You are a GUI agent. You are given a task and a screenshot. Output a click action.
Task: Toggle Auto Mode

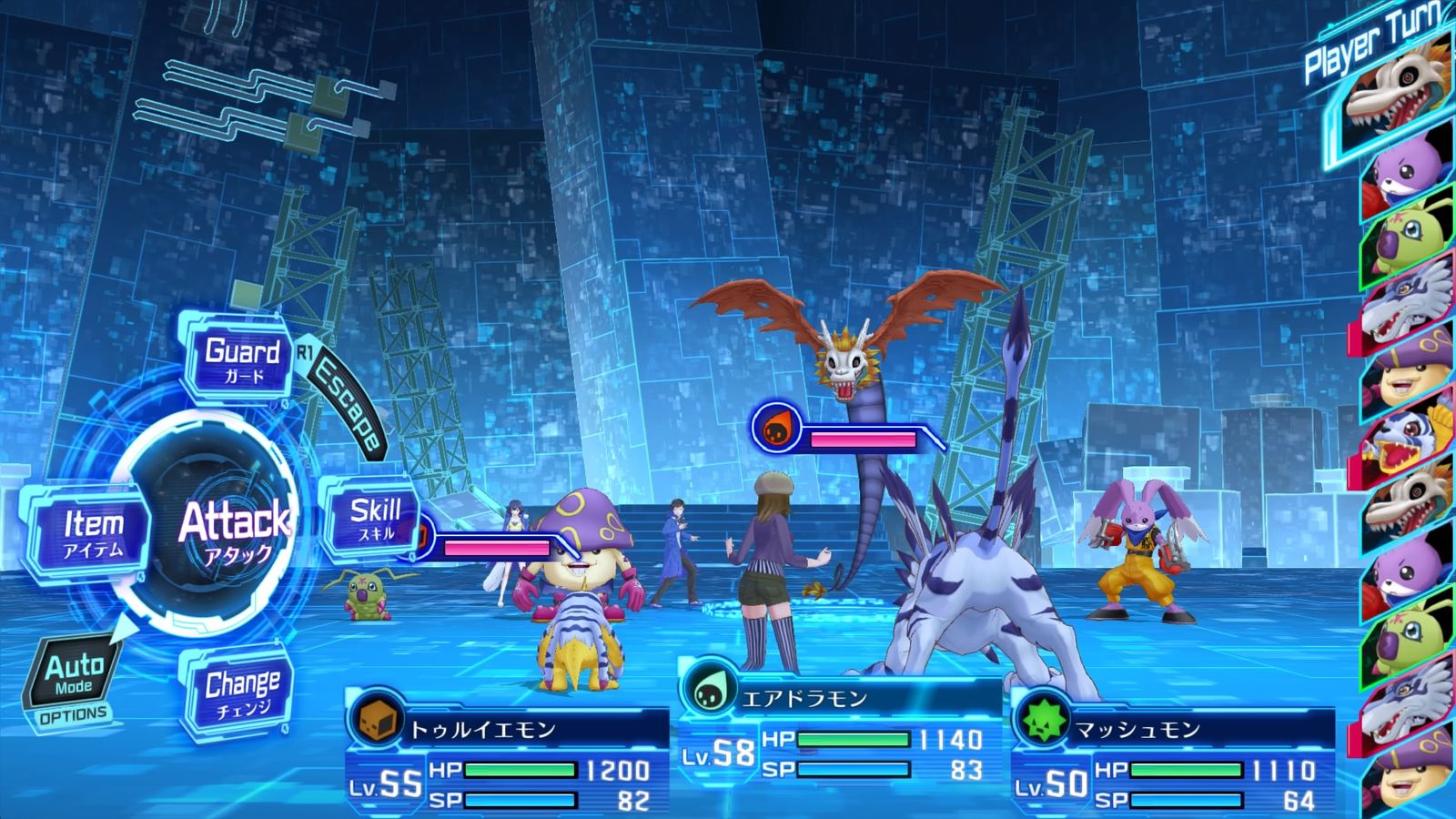(x=76, y=673)
